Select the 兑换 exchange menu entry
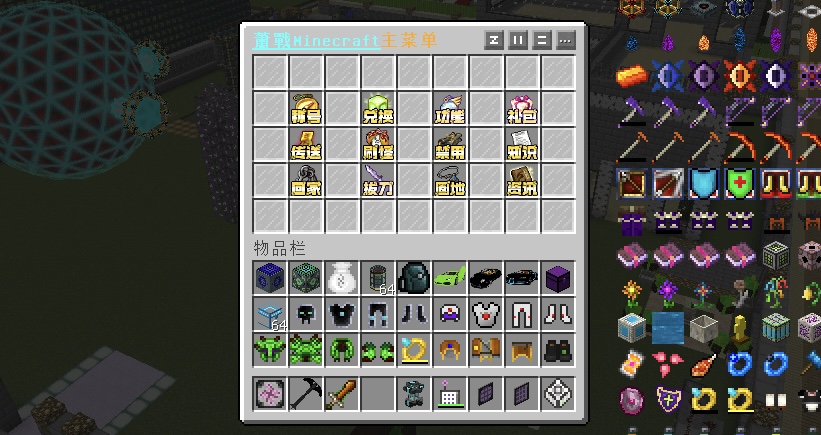 [x=377, y=109]
